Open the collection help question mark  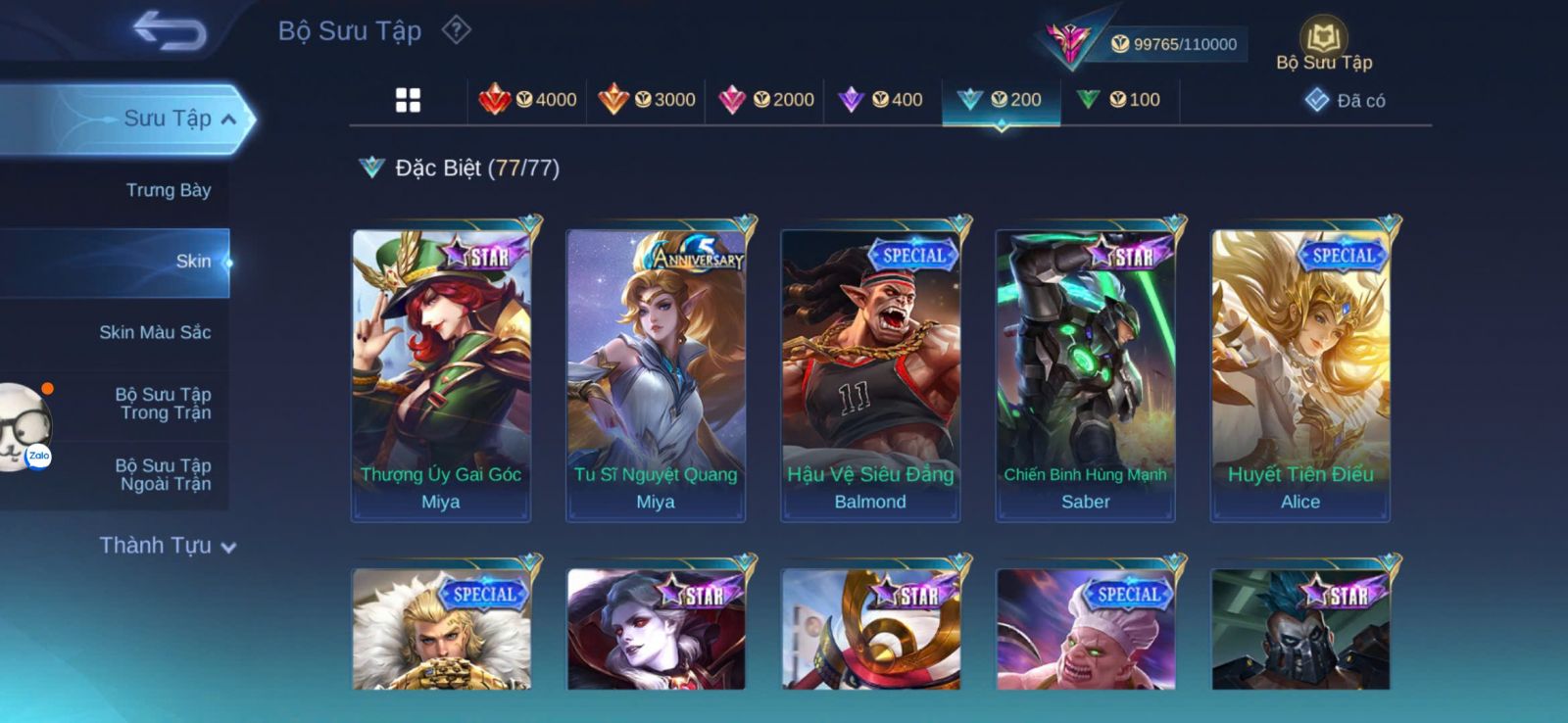(x=456, y=30)
